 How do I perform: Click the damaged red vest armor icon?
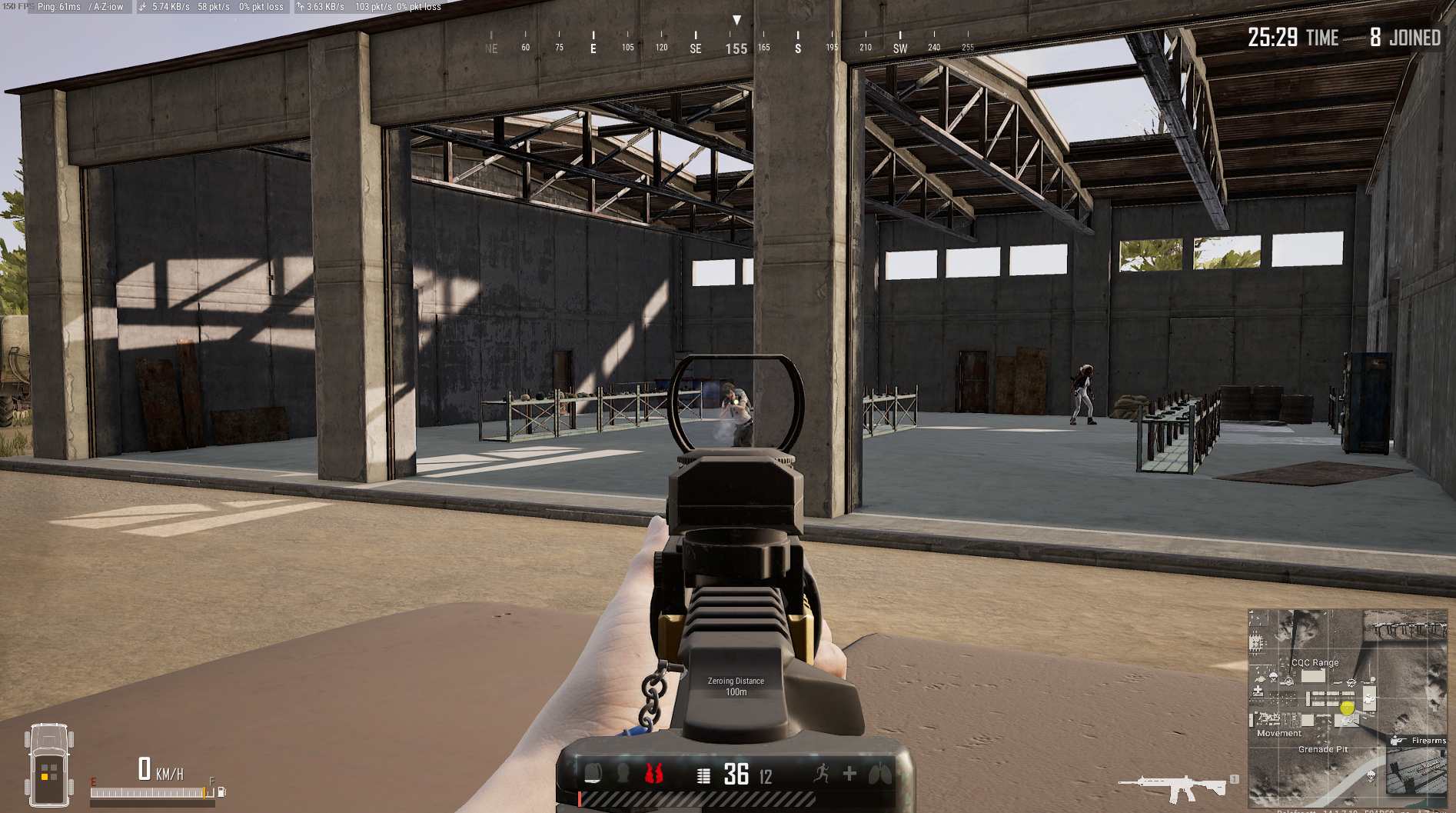coord(655,775)
